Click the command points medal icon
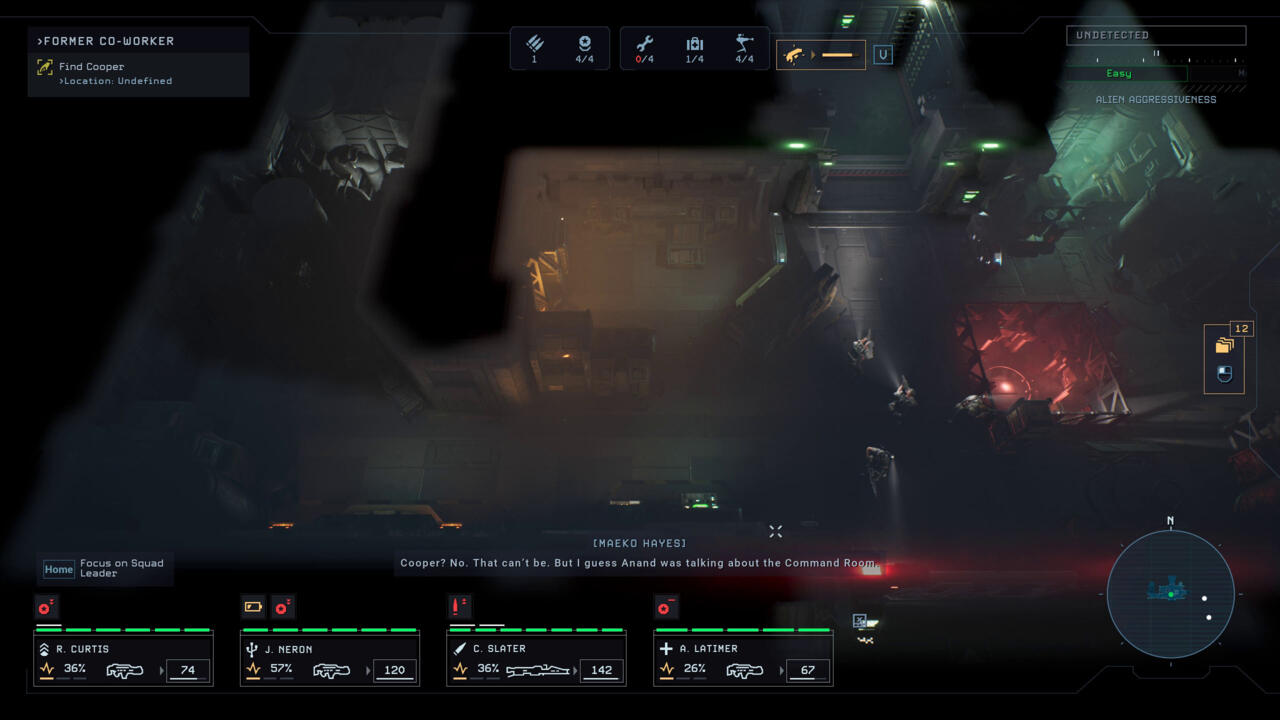Image resolution: width=1280 pixels, height=720 pixels. (x=585, y=44)
